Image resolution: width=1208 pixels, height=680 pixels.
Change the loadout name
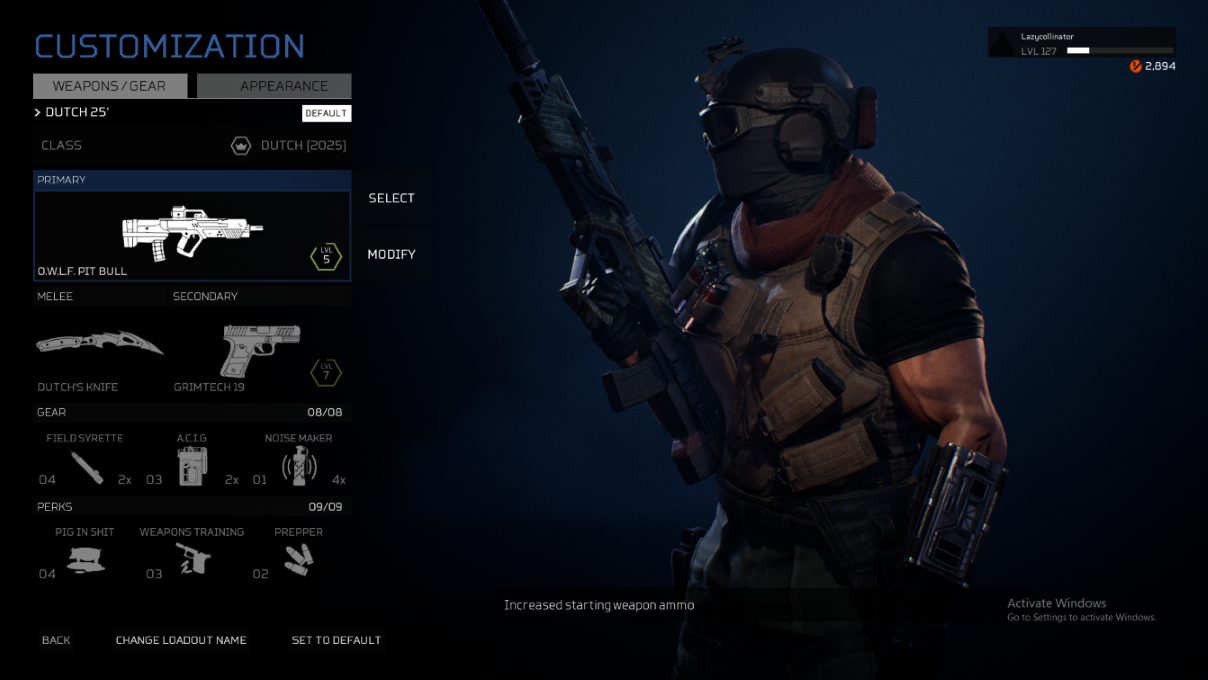(181, 640)
